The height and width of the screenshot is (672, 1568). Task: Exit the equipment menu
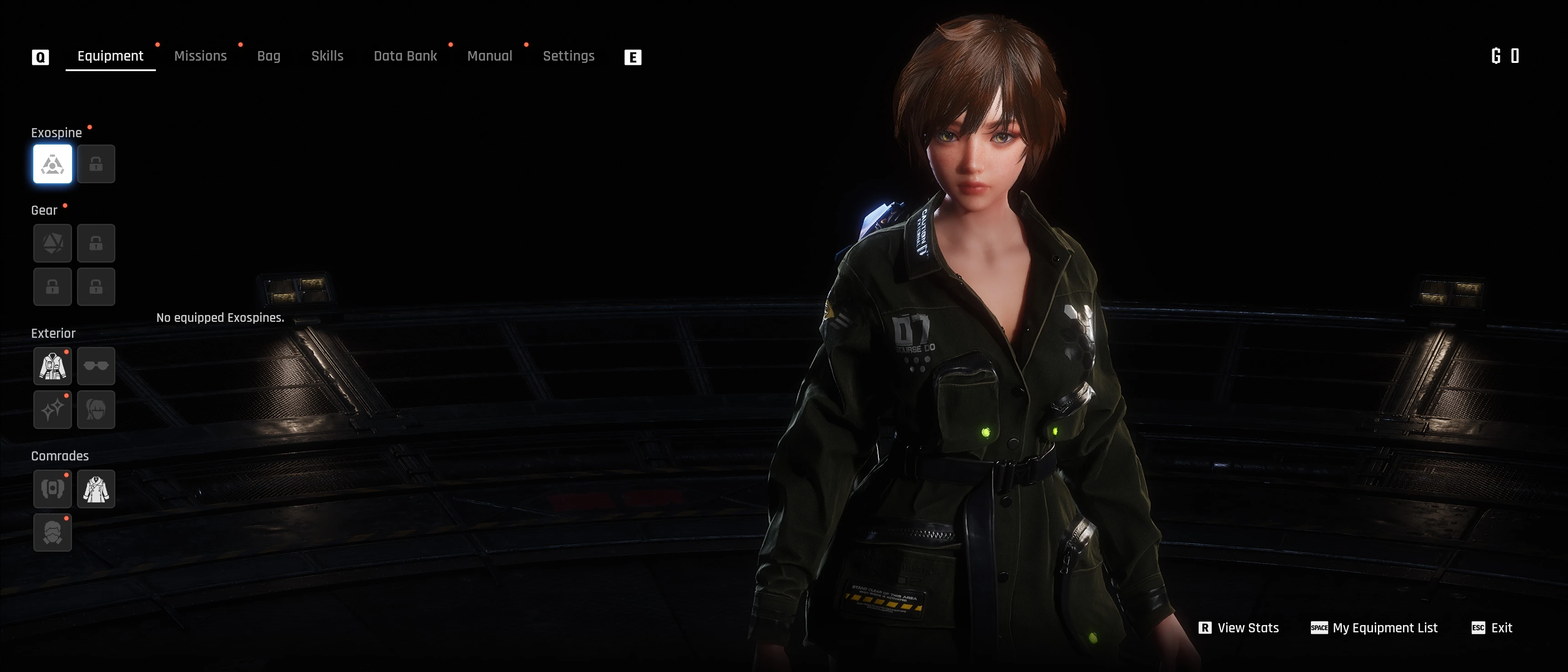click(1492, 628)
